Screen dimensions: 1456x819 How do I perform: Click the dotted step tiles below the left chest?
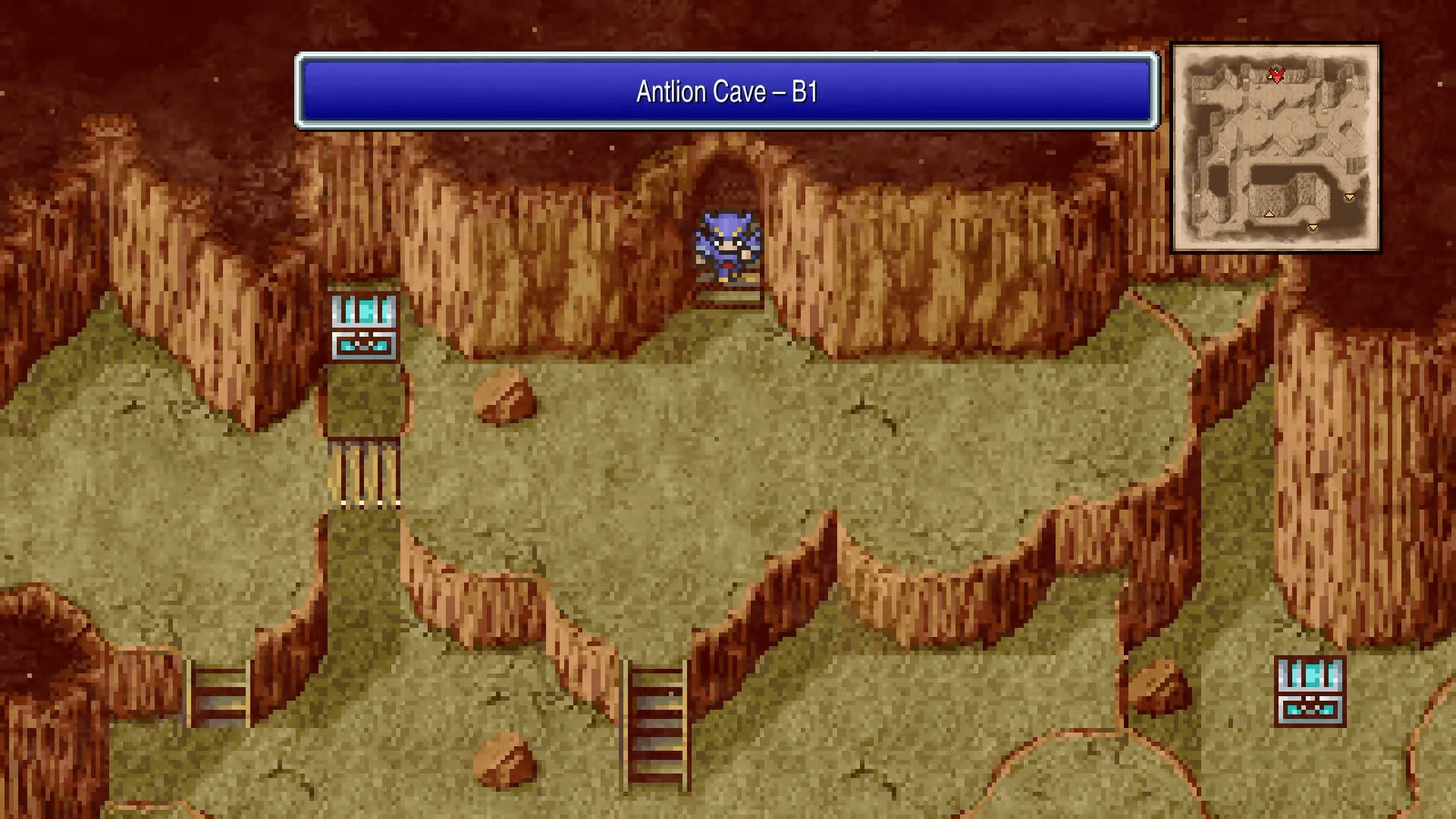click(x=369, y=503)
